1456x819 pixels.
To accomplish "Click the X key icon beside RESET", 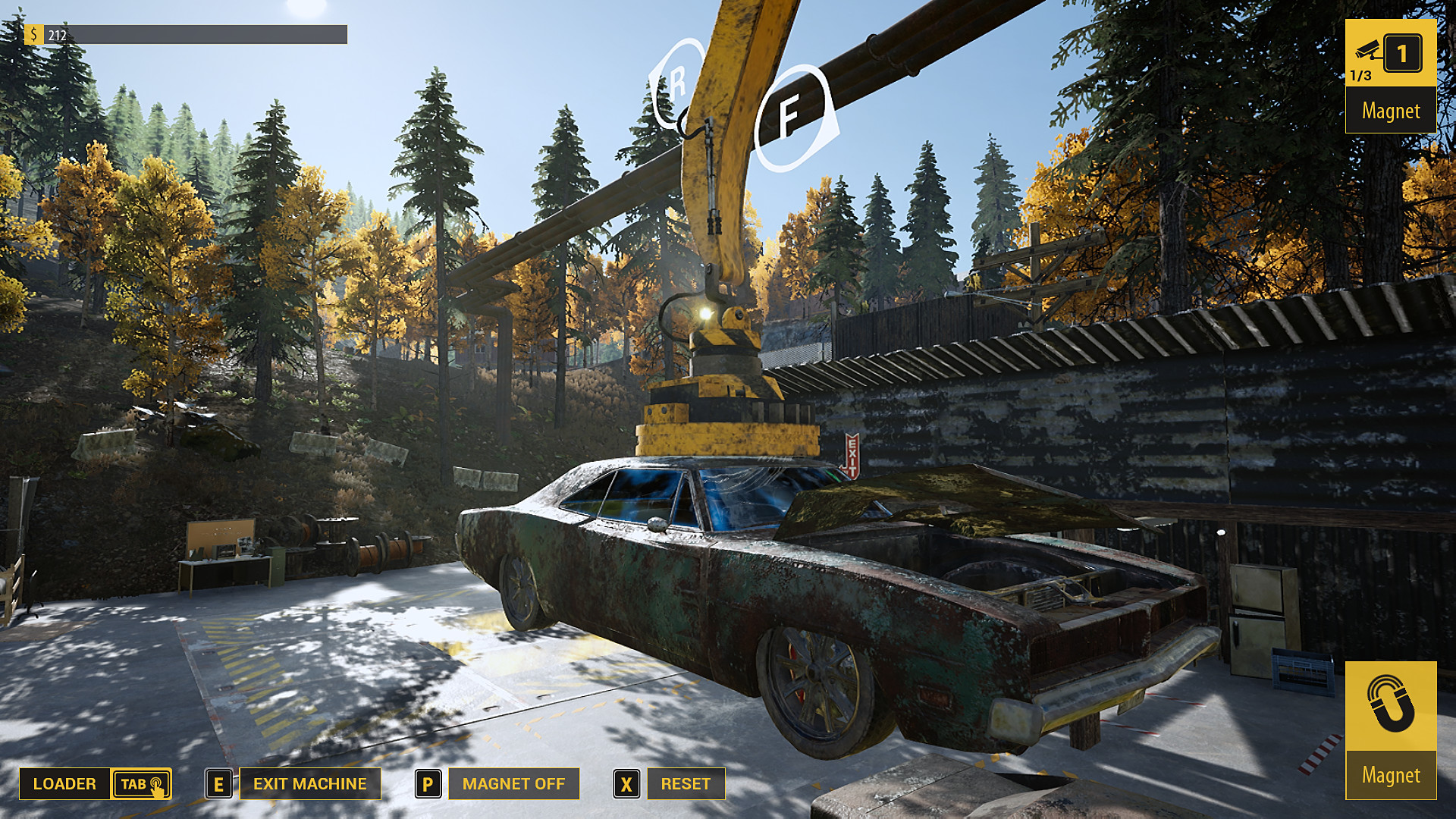I will coord(626,783).
